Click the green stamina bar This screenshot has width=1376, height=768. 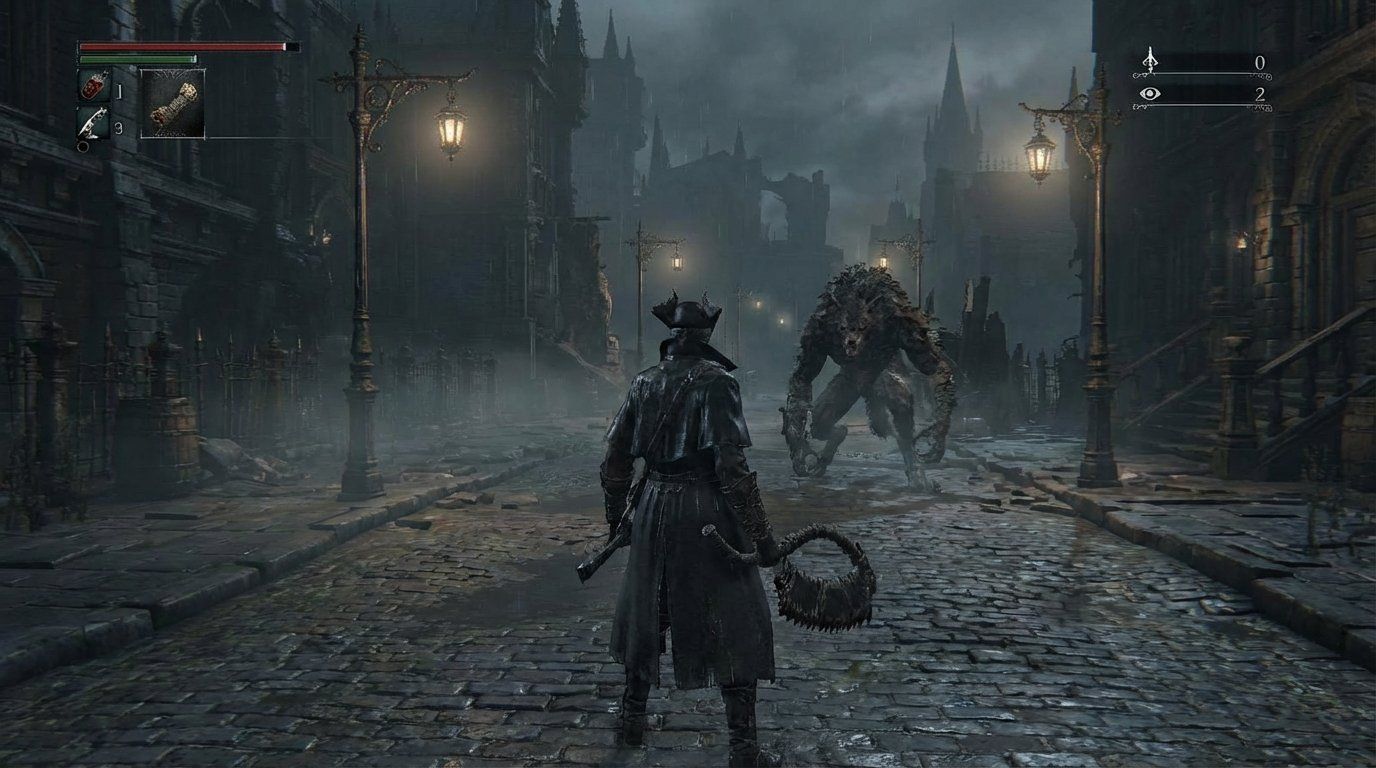[x=138, y=58]
